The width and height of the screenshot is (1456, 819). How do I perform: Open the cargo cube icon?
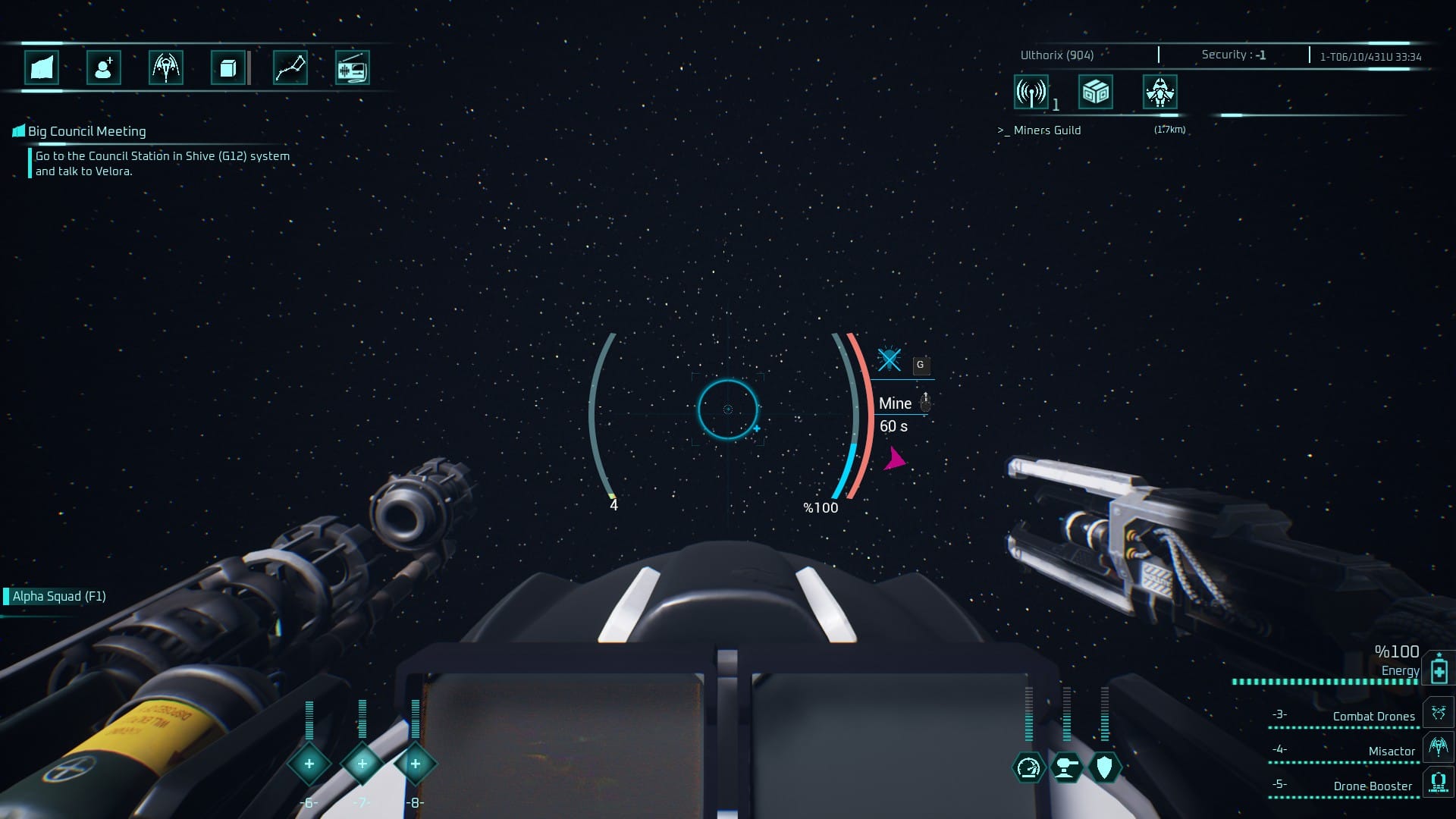pos(227,68)
